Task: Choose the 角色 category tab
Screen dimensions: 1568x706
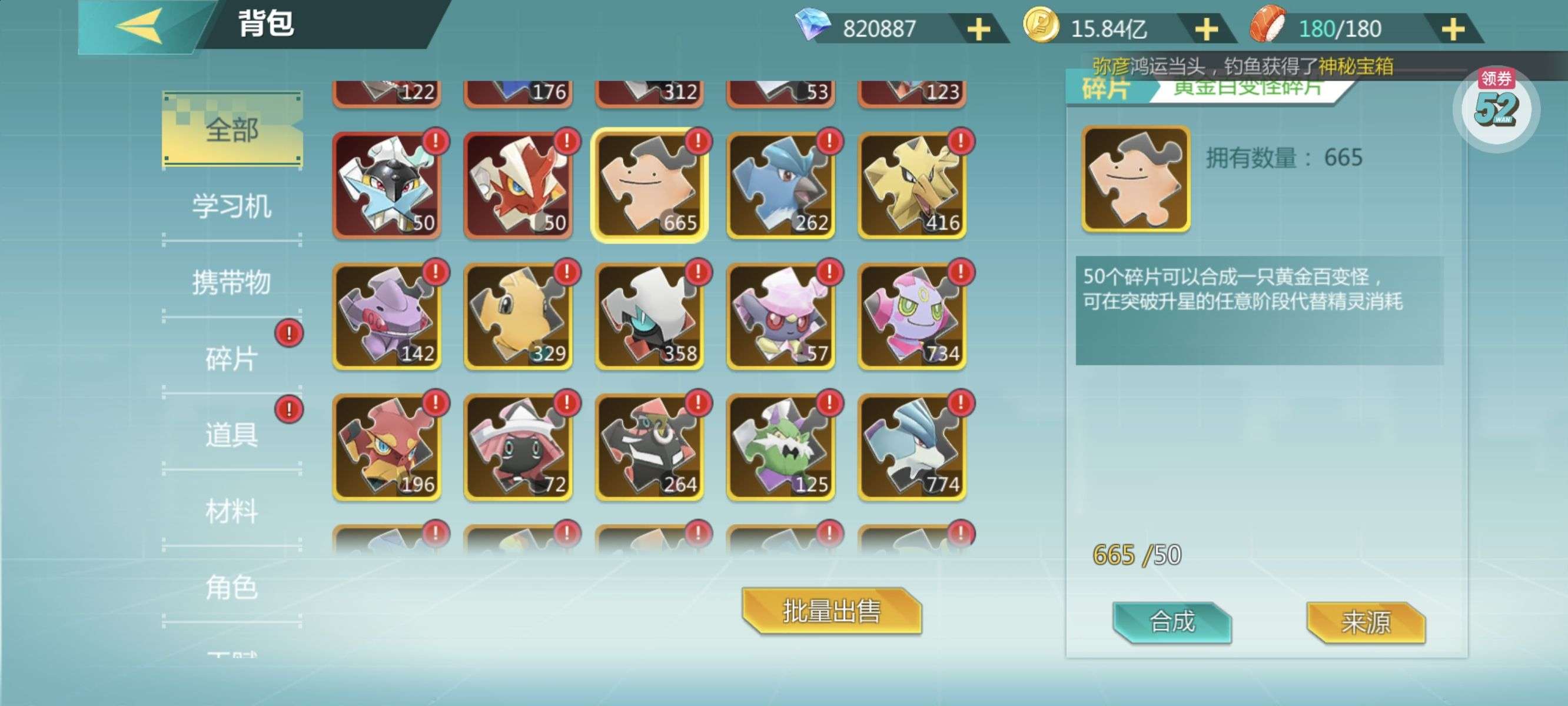Action: (x=232, y=587)
